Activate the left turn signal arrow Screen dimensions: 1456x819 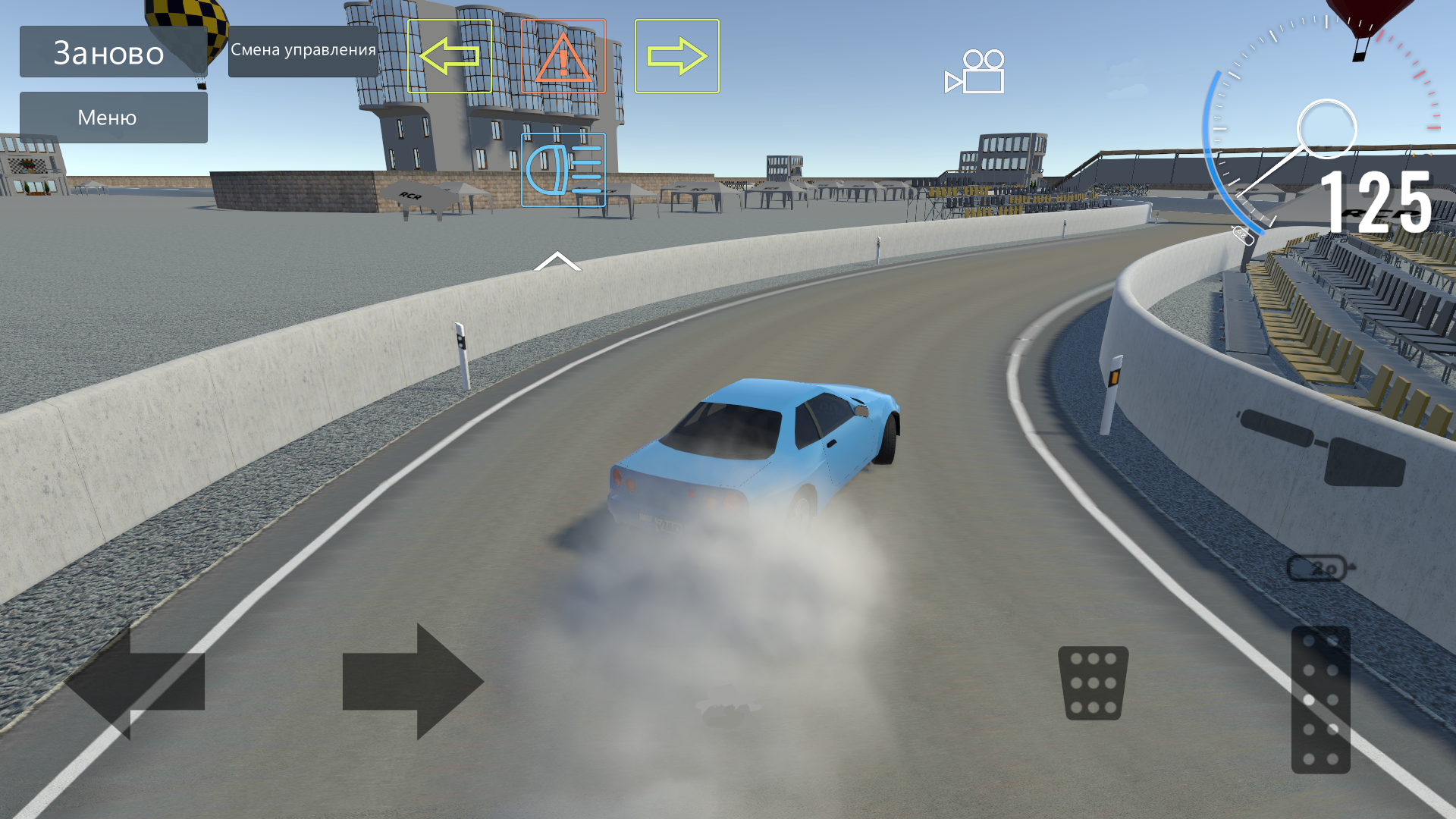[x=449, y=55]
